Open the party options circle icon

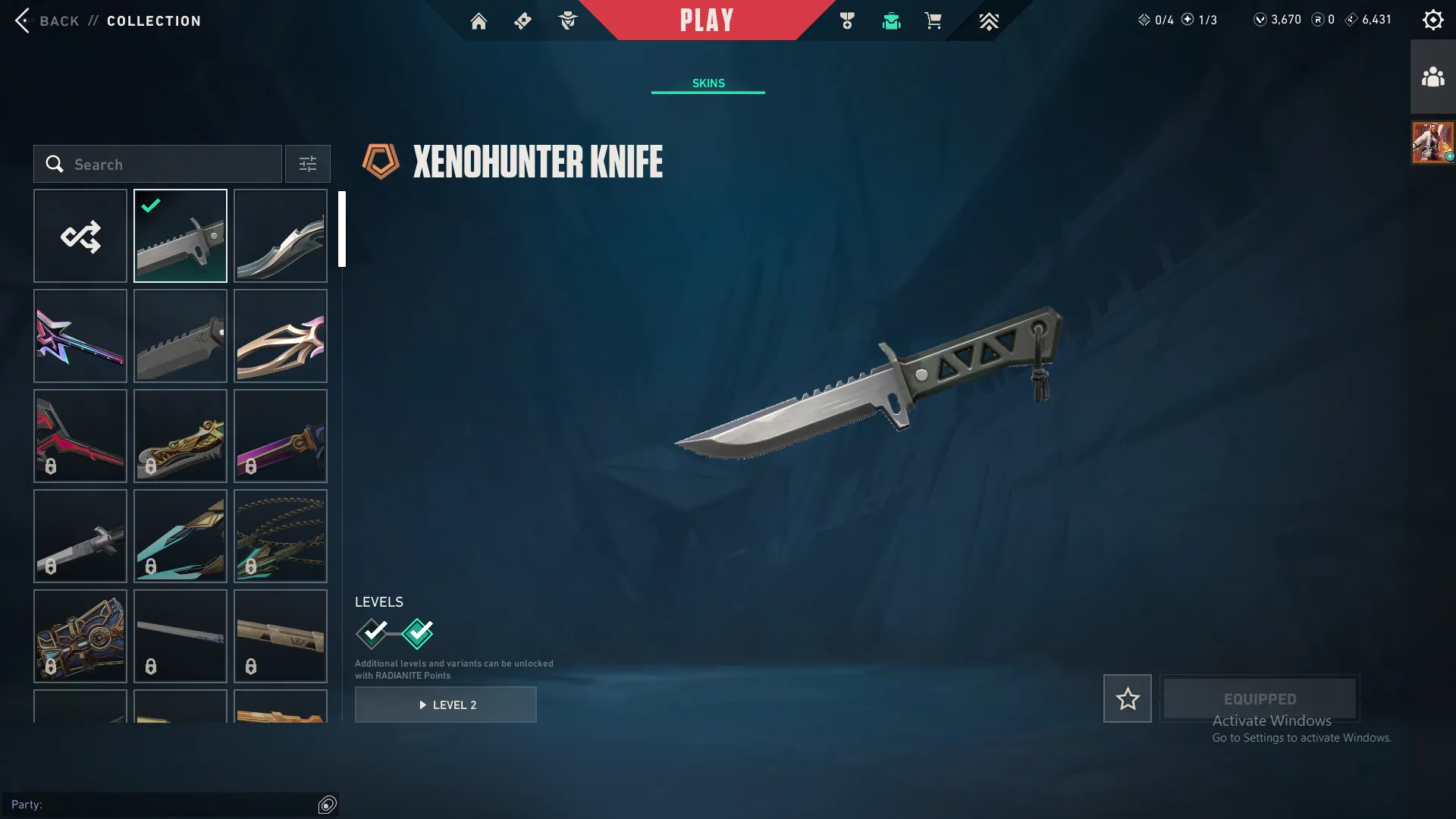tap(328, 805)
